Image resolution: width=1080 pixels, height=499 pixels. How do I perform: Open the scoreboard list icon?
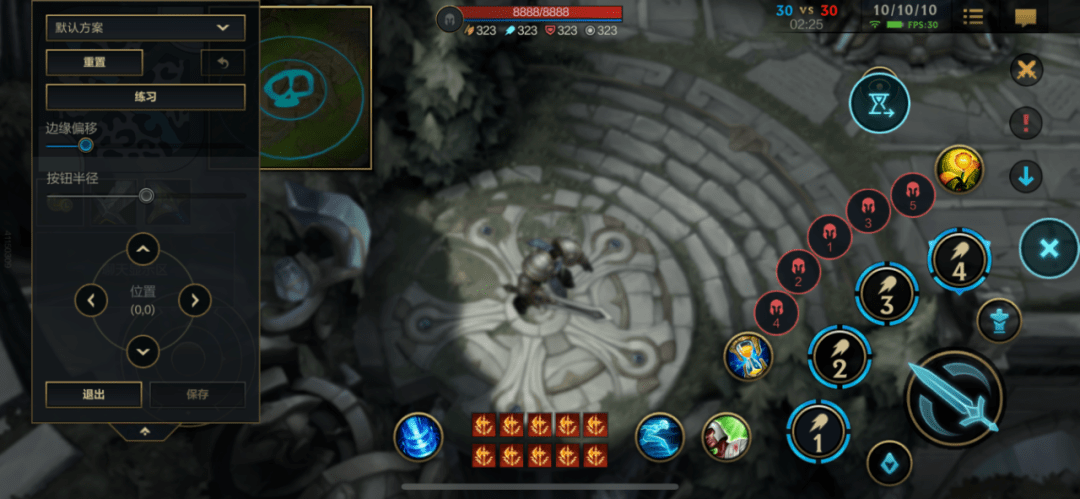coord(973,17)
